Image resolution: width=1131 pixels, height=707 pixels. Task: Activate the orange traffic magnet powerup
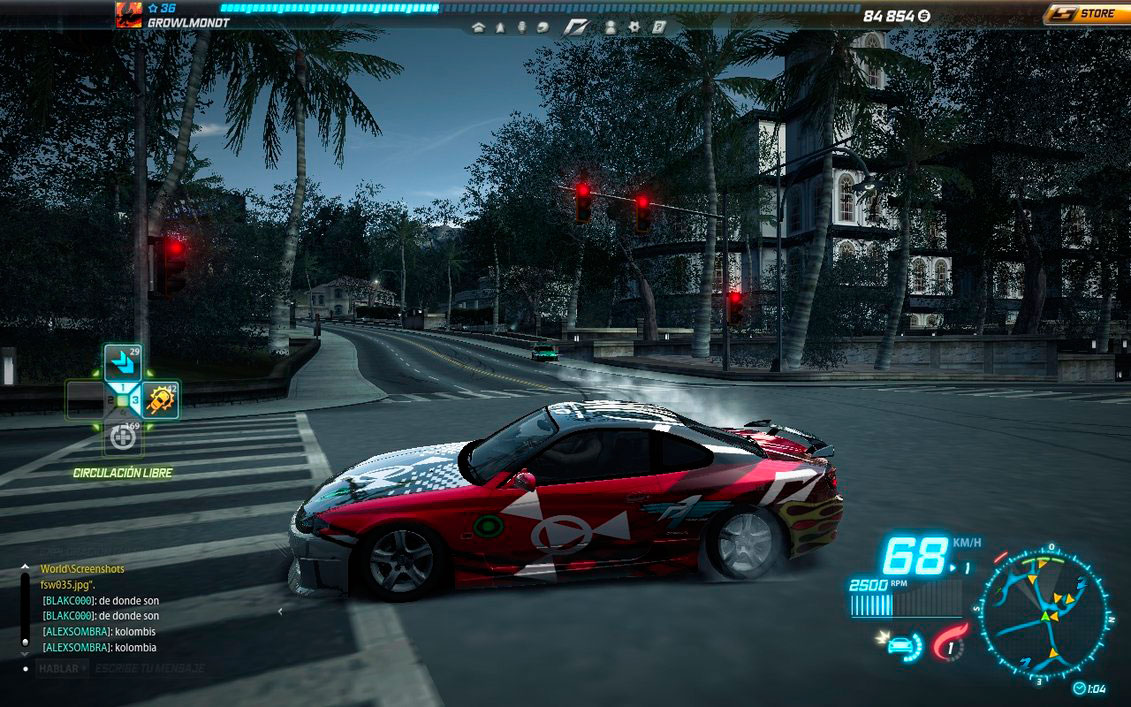[x=159, y=400]
